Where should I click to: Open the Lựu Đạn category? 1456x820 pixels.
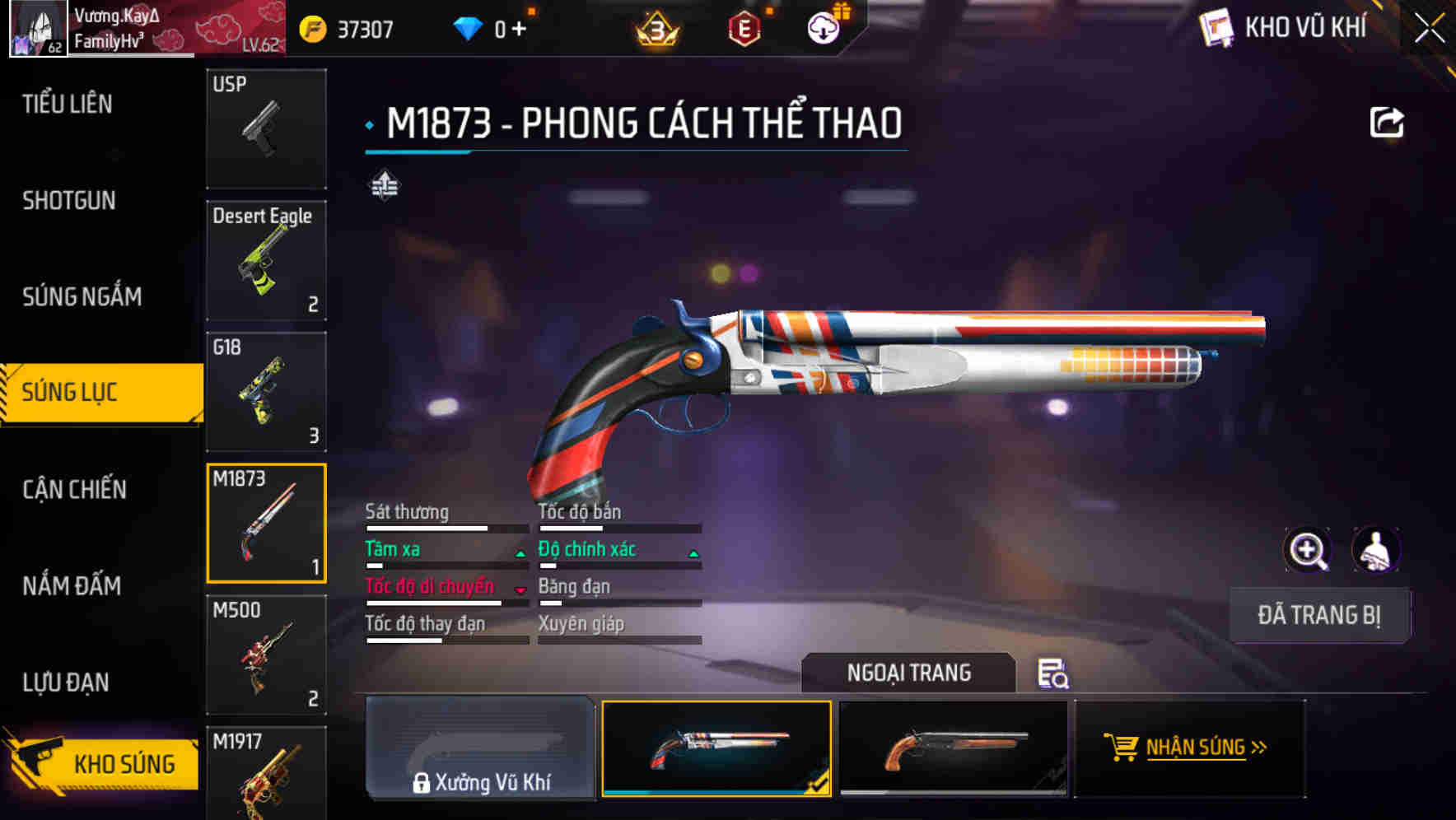66,682
